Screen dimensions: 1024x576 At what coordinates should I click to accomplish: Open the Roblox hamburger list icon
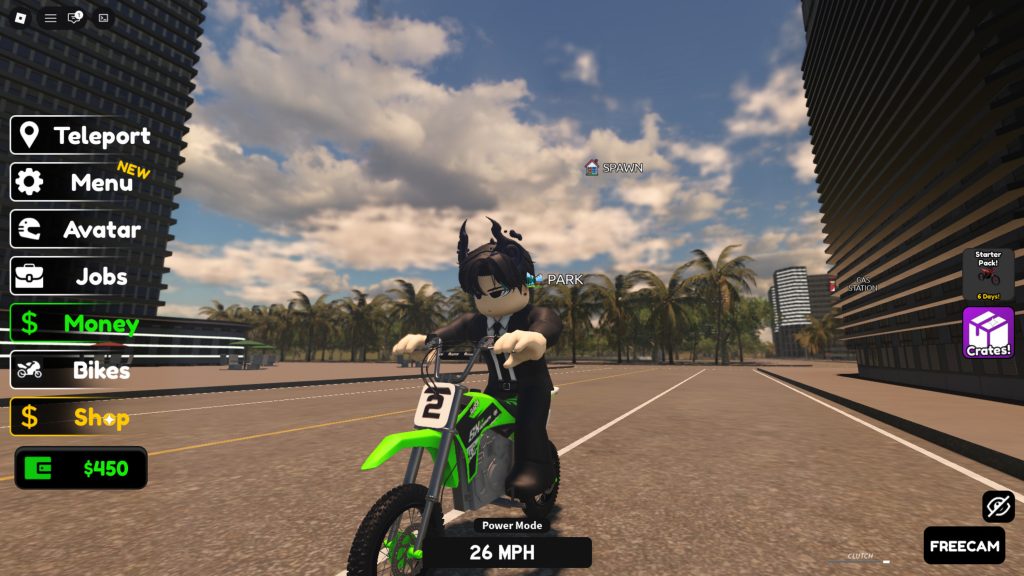tap(50, 18)
